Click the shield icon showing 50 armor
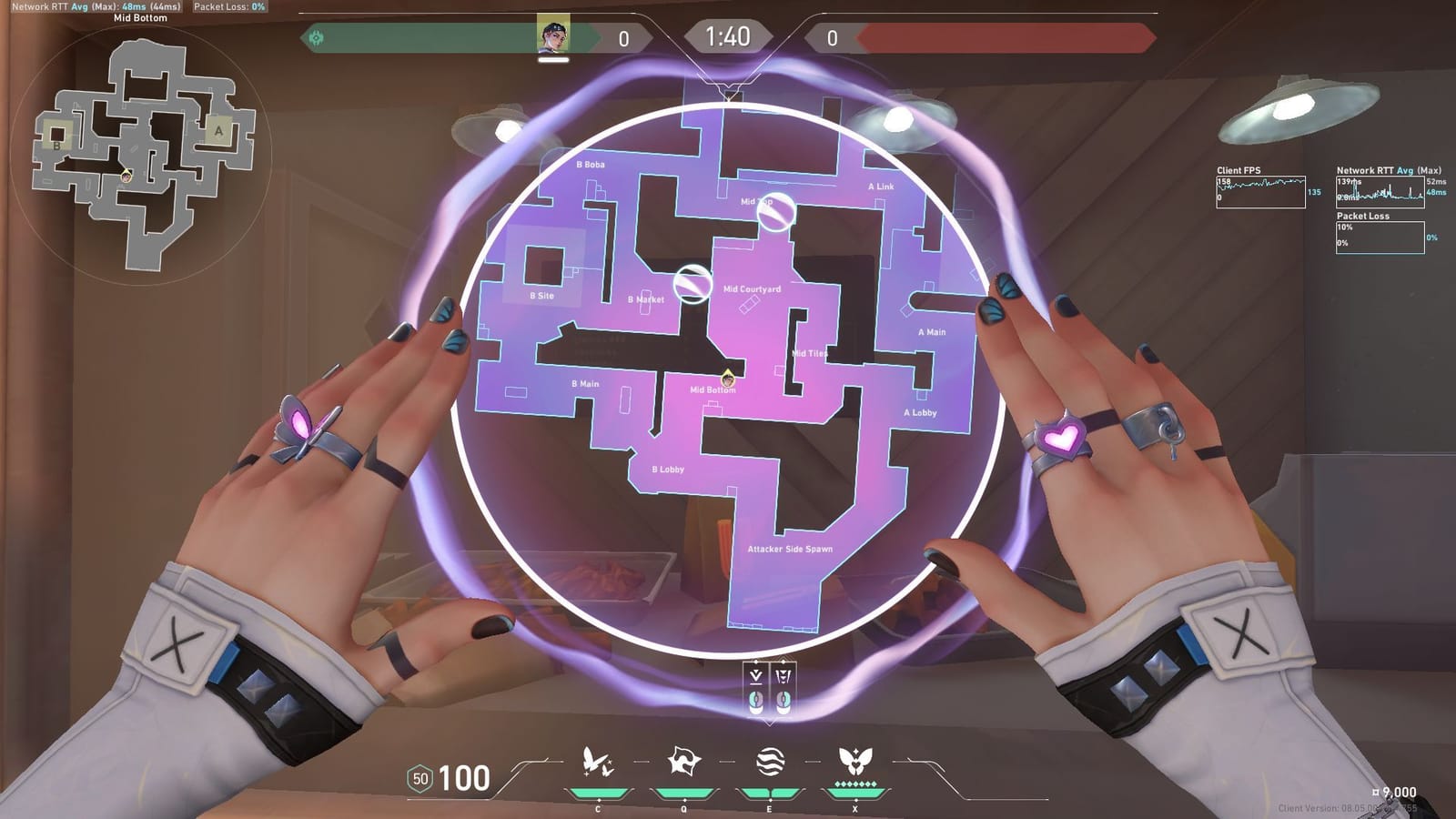The height and width of the screenshot is (819, 1456). coord(419,780)
